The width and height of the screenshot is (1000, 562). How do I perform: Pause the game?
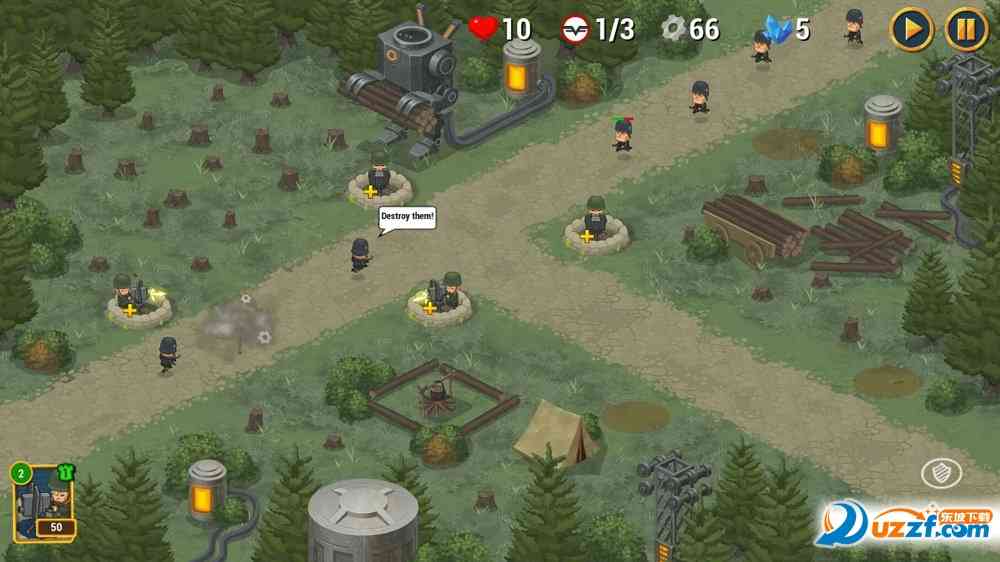(965, 28)
